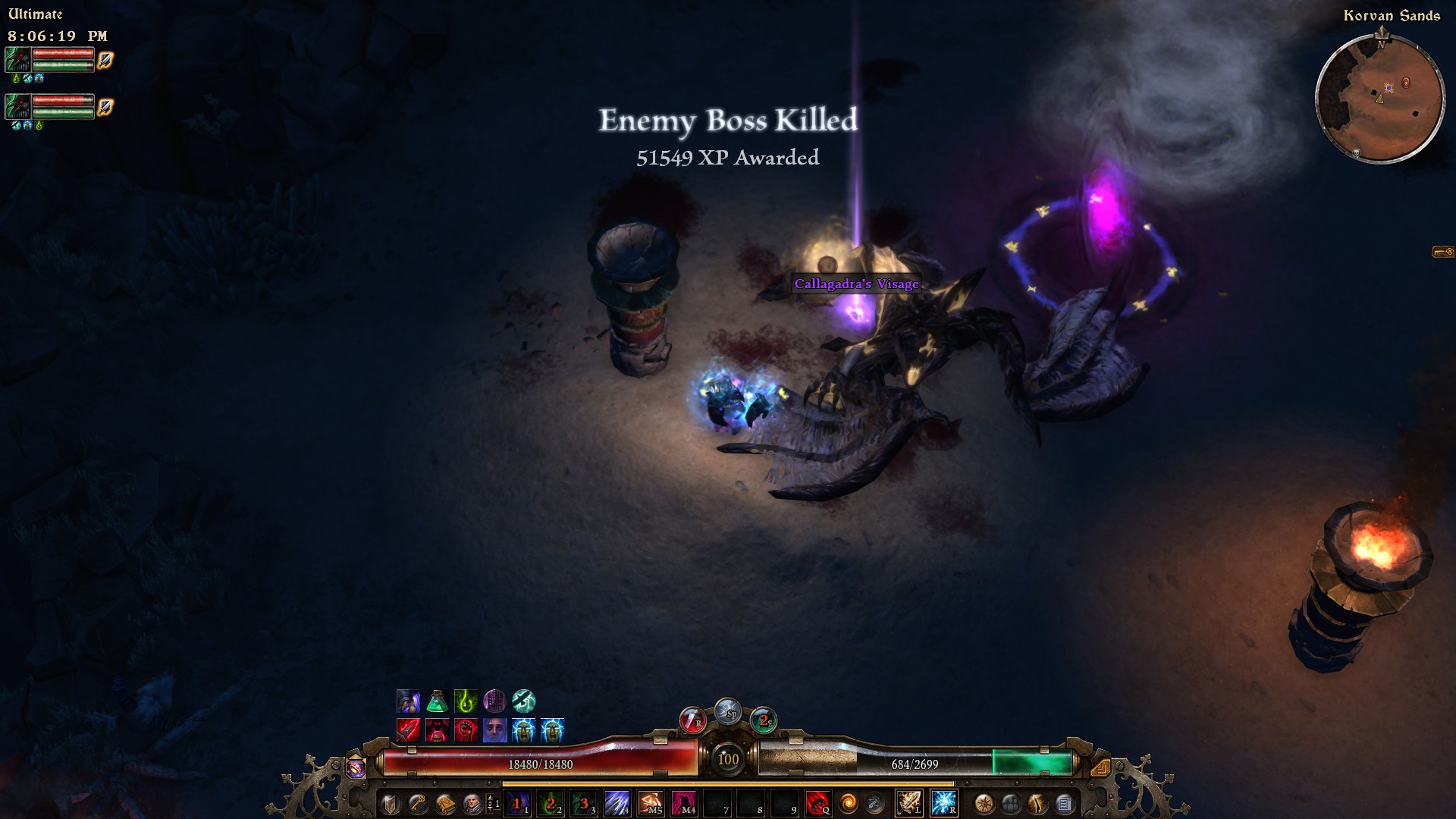1456x819 pixels.
Task: Select the left mouse sword skill
Action: 908,803
